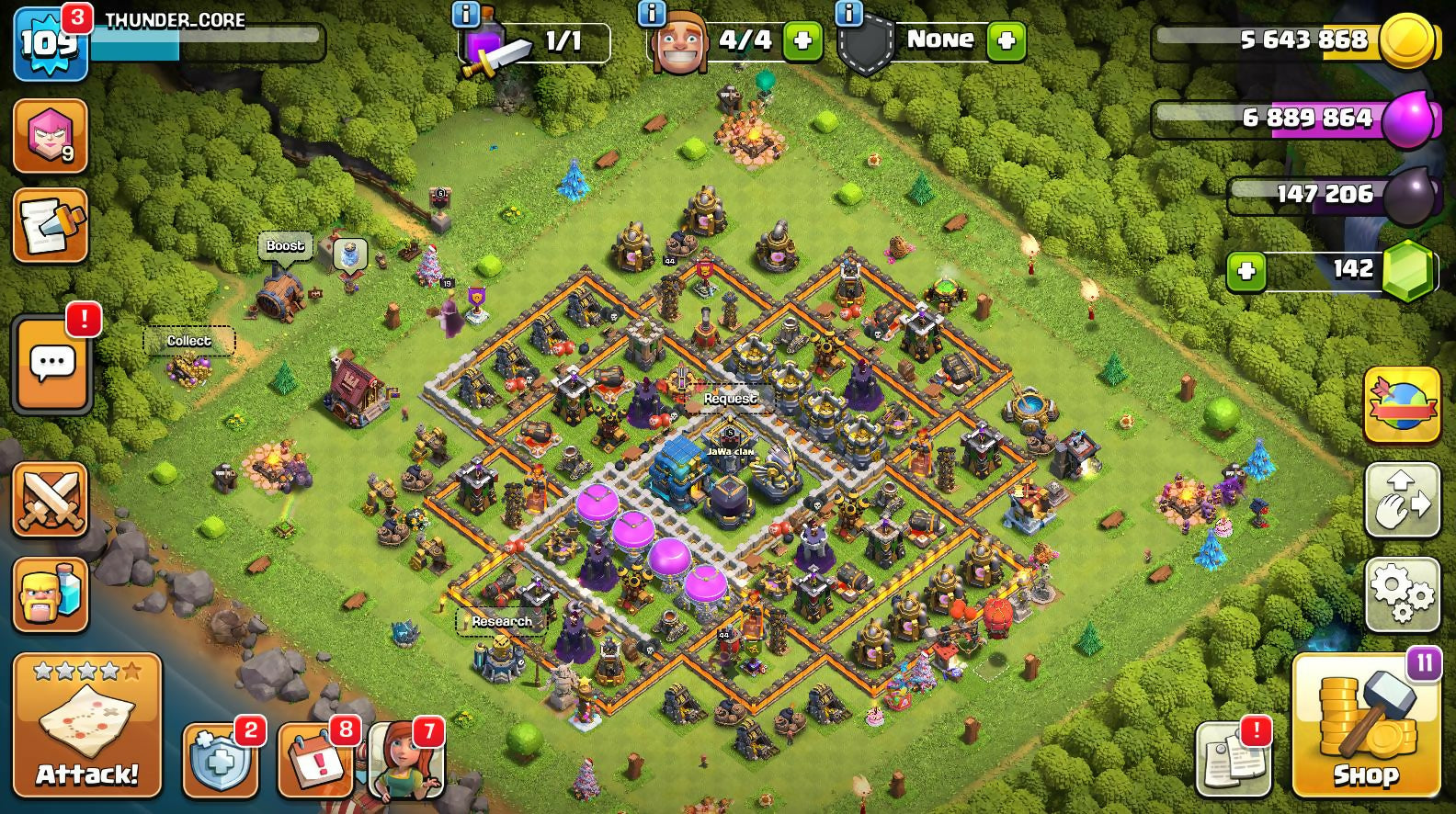1456x814 pixels.
Task: Open the Shop
Action: (x=1366, y=727)
